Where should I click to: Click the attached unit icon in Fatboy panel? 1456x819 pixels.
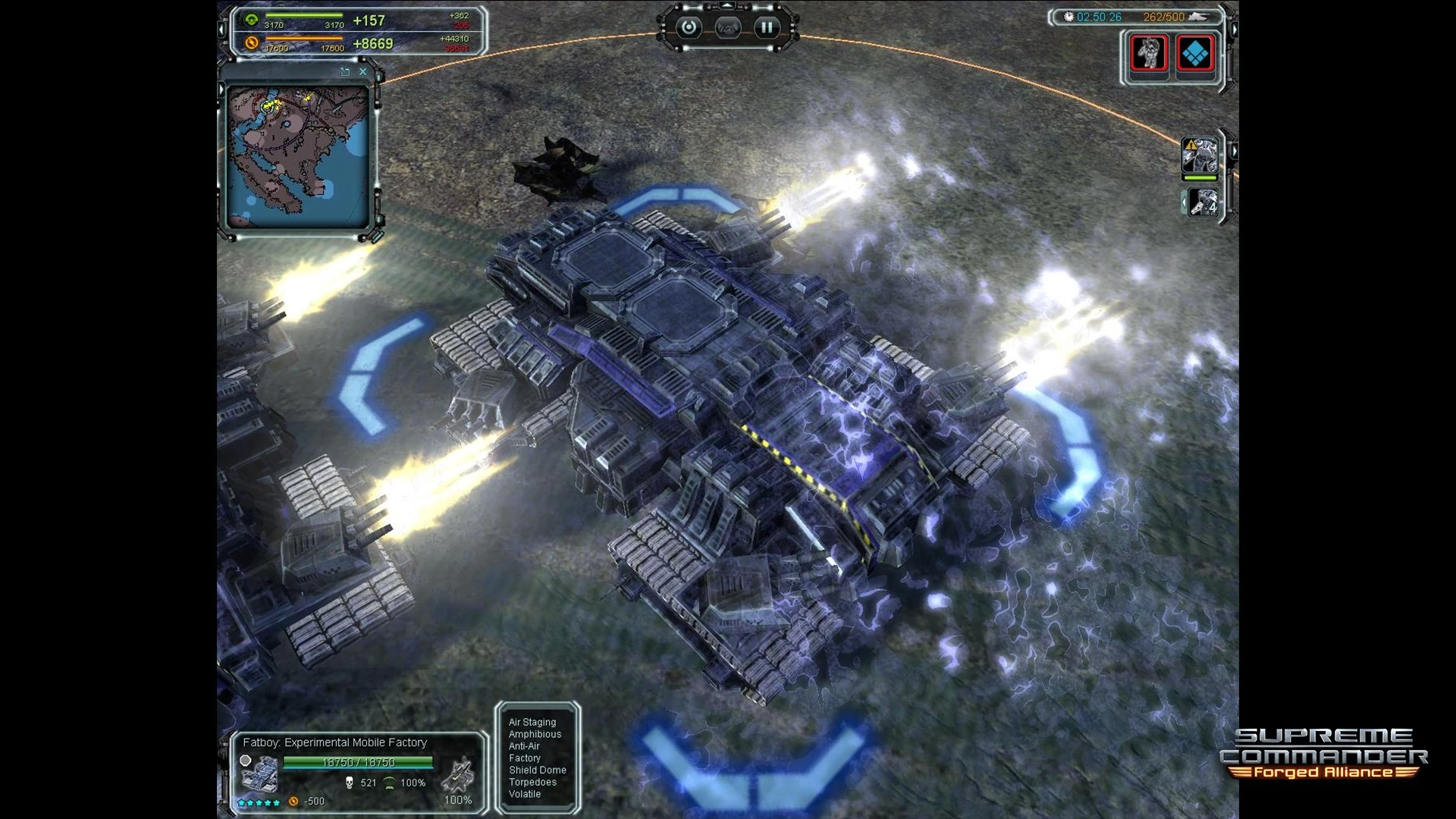point(457,775)
